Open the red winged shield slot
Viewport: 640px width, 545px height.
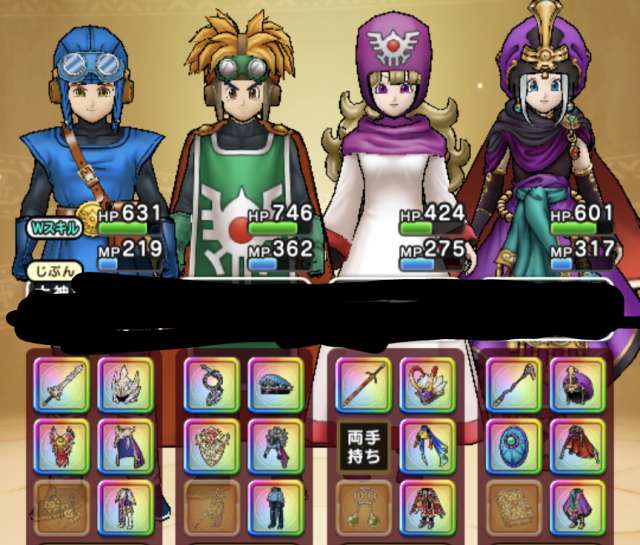point(60,445)
